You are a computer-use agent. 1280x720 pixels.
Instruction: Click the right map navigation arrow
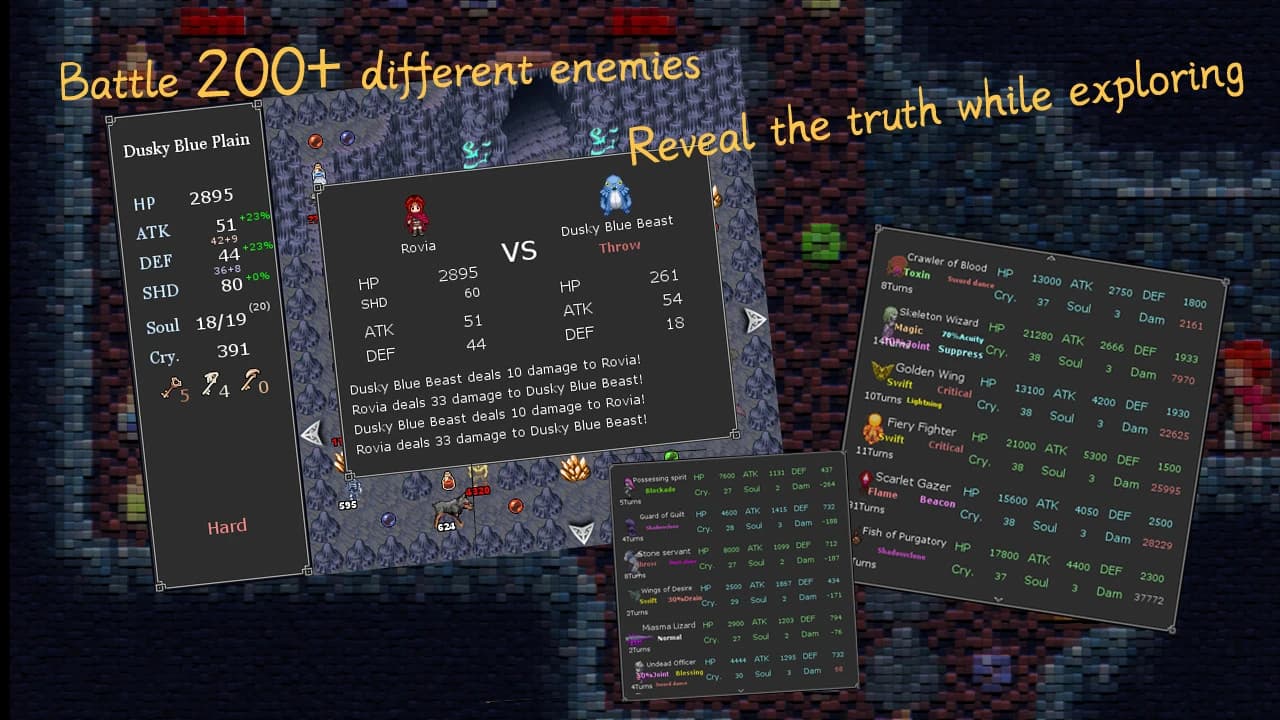(x=753, y=320)
